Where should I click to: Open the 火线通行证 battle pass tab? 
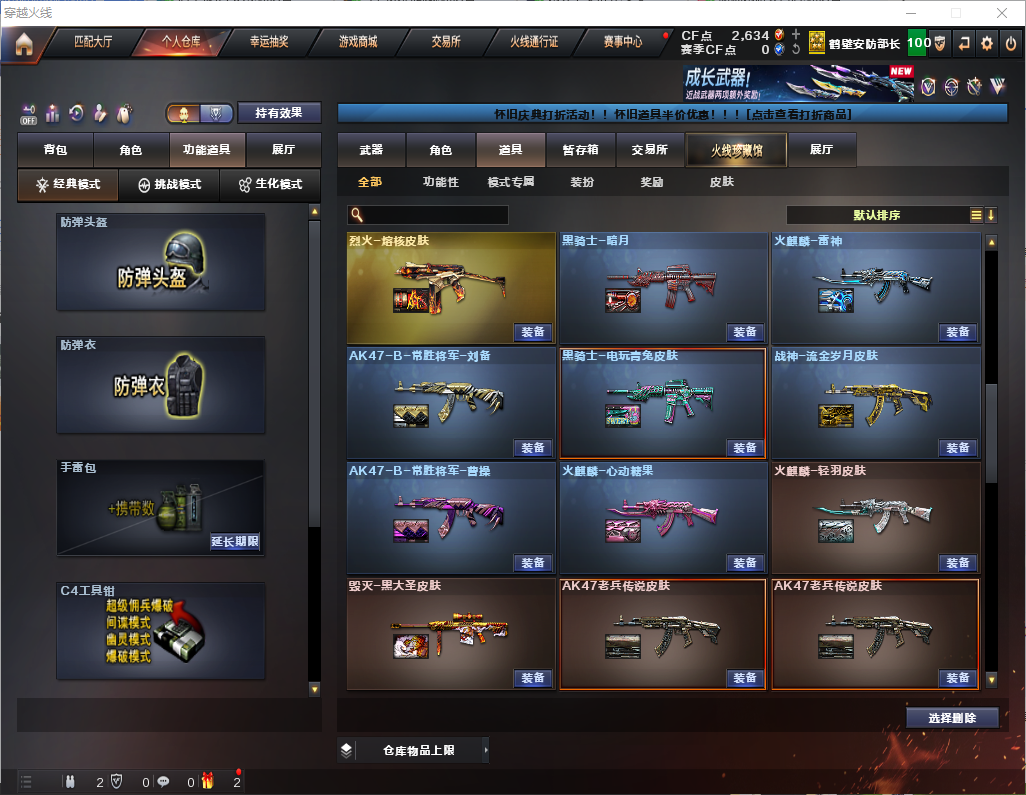tap(534, 42)
